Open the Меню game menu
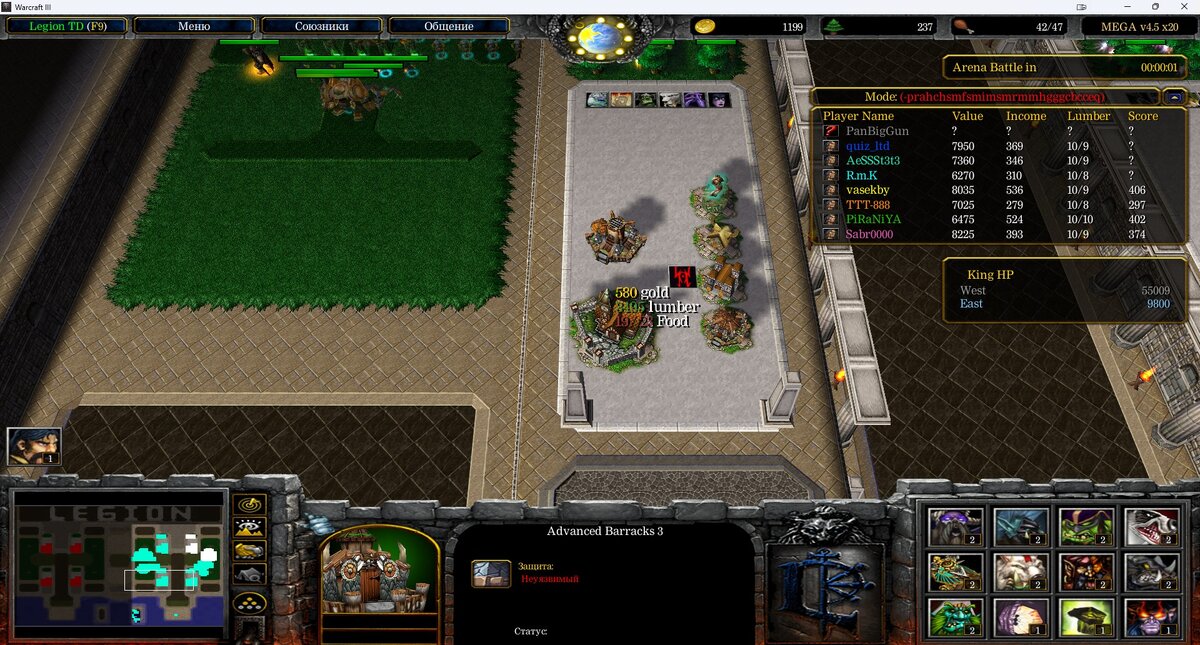Screen dimensions: 1200x645 [193, 26]
